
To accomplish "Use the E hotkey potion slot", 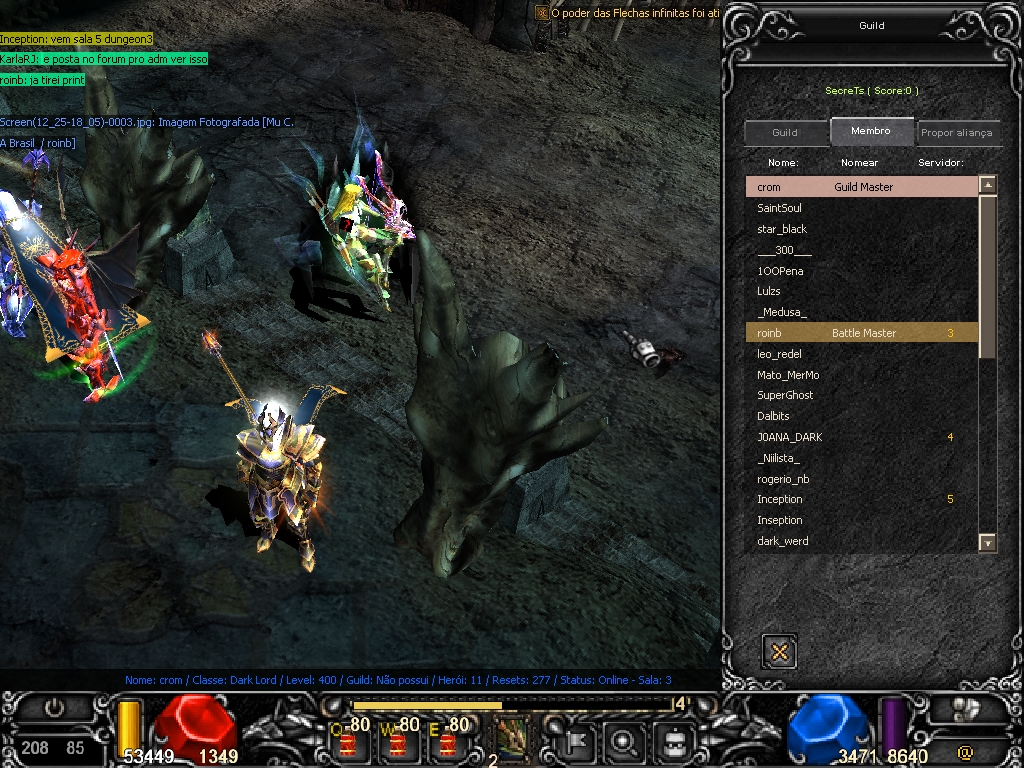I will (x=449, y=741).
